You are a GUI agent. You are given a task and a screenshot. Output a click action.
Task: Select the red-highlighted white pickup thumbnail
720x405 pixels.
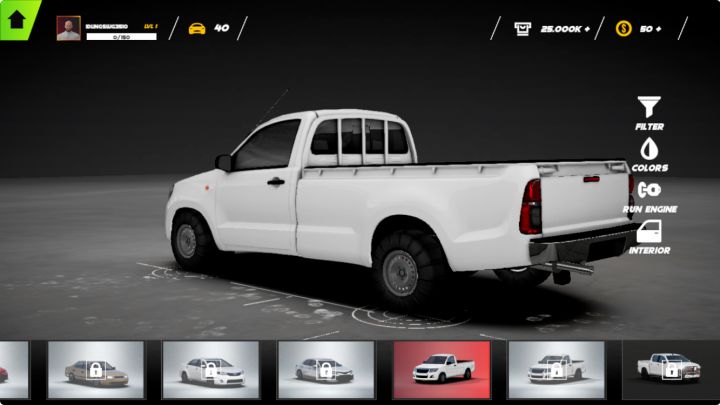[x=441, y=370]
